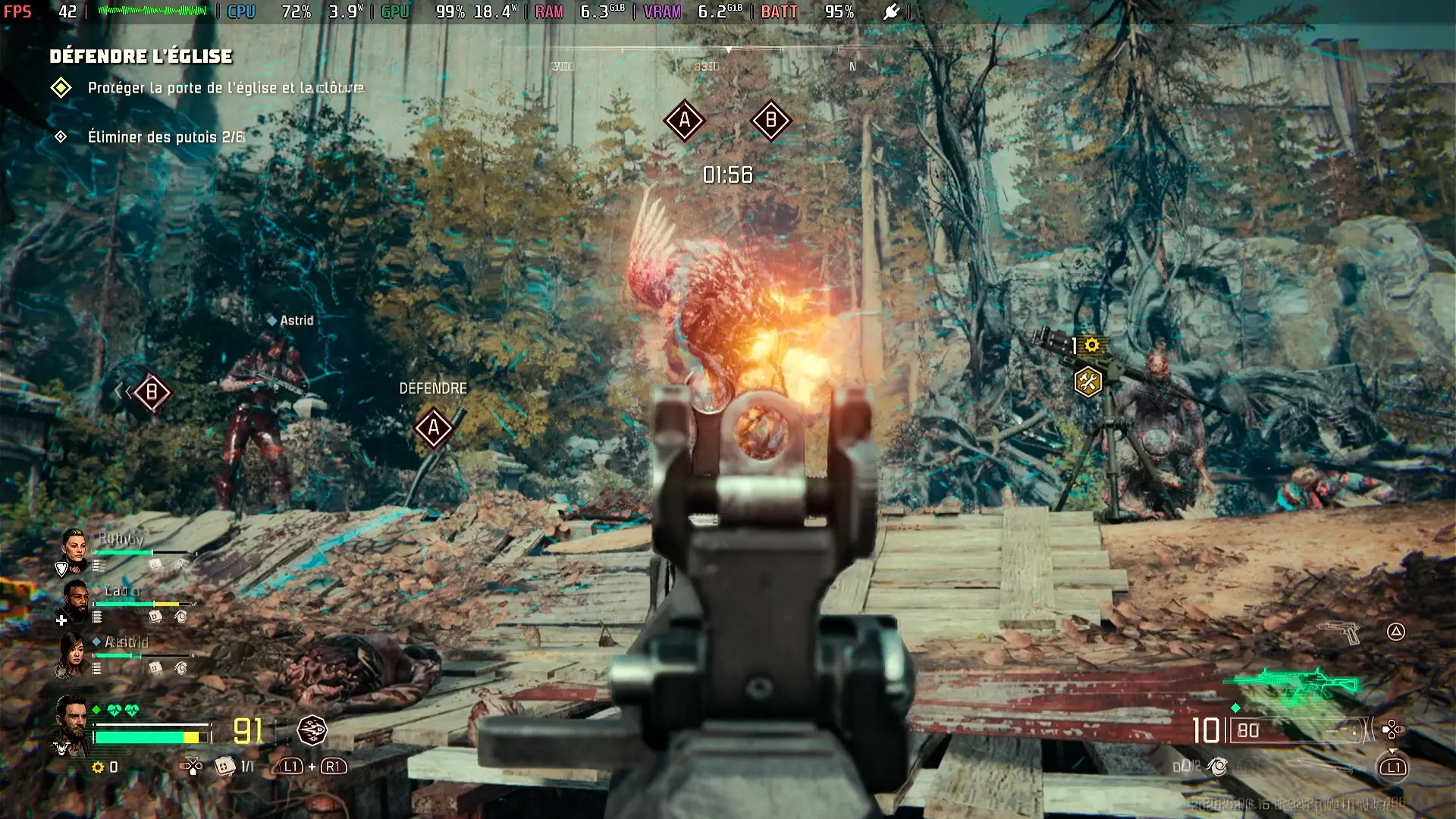Viewport: 1456px width, 819px height.
Task: Select the Protéger la porte de l'église objective
Action: tap(225, 88)
